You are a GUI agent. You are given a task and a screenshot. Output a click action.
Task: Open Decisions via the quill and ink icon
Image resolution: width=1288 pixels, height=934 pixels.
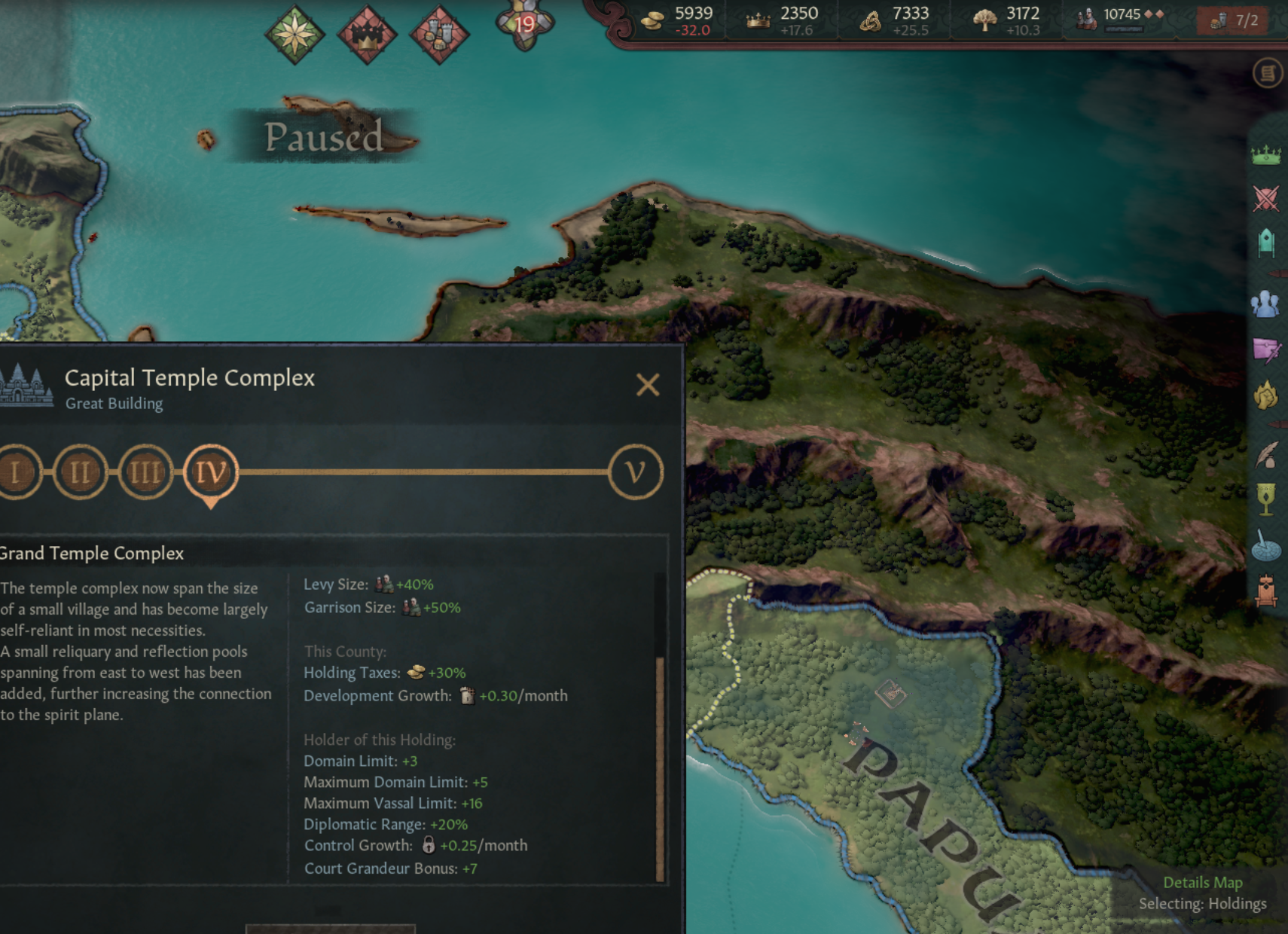(x=1268, y=453)
